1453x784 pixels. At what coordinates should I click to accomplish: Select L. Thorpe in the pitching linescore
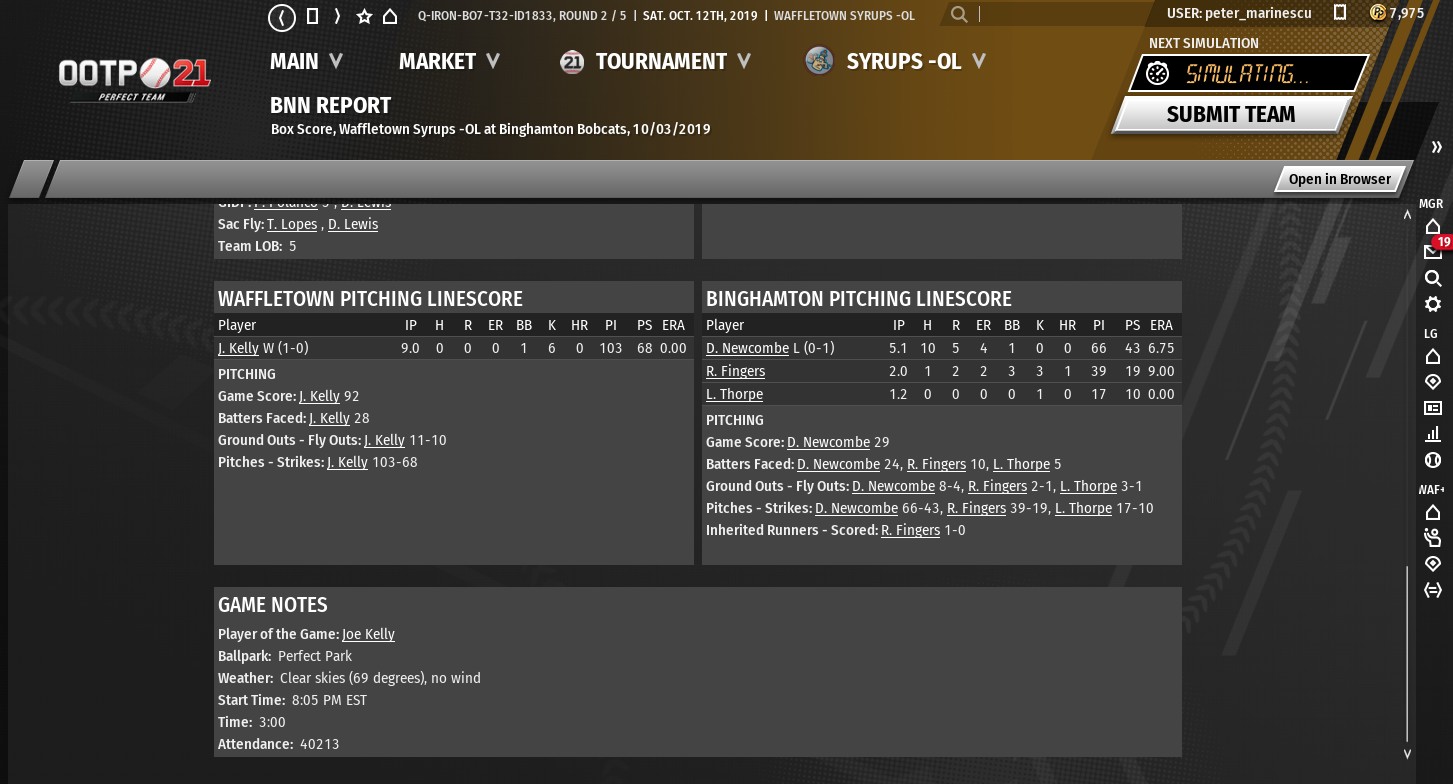734,394
